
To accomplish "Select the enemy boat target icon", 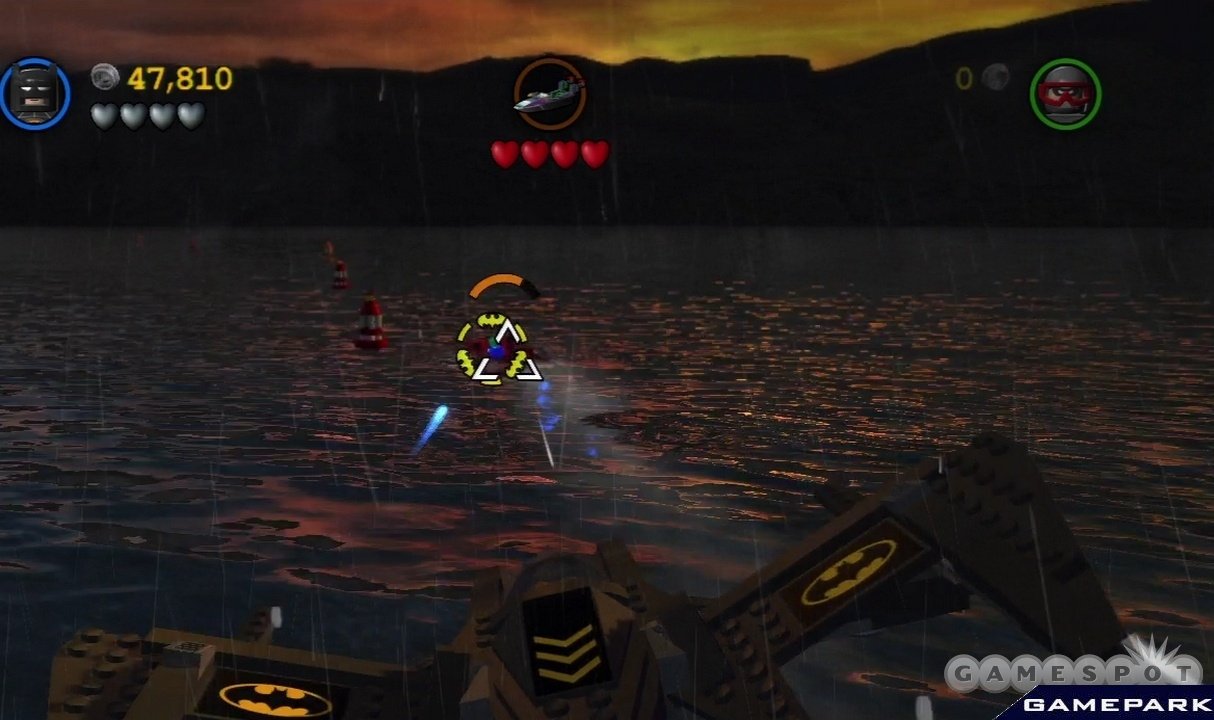I will [549, 95].
